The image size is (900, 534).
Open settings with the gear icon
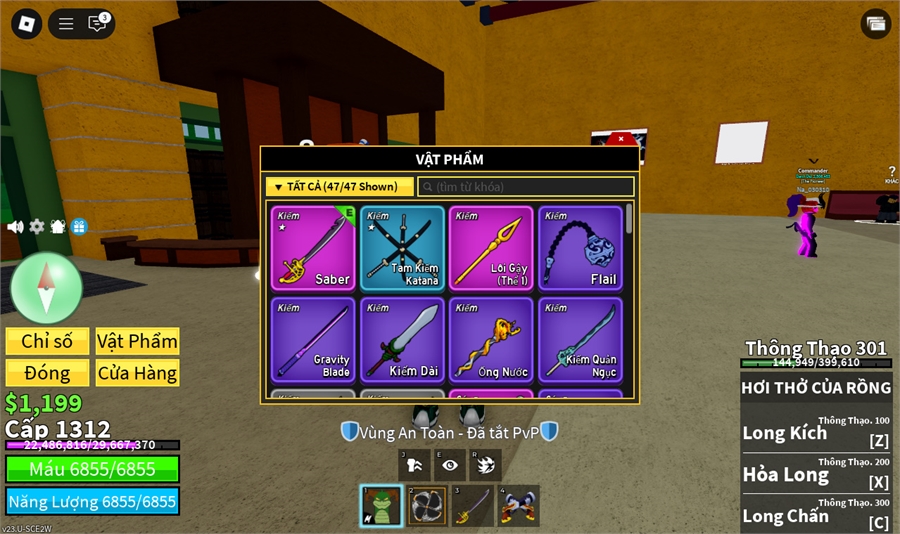[37, 227]
